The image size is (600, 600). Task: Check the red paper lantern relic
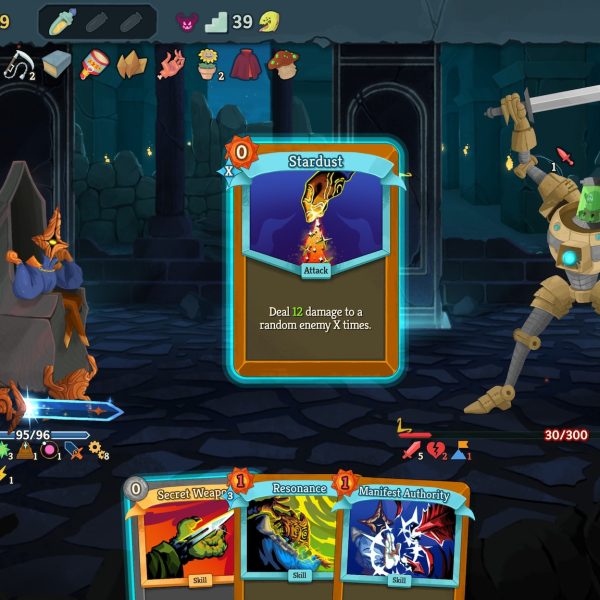[94, 64]
